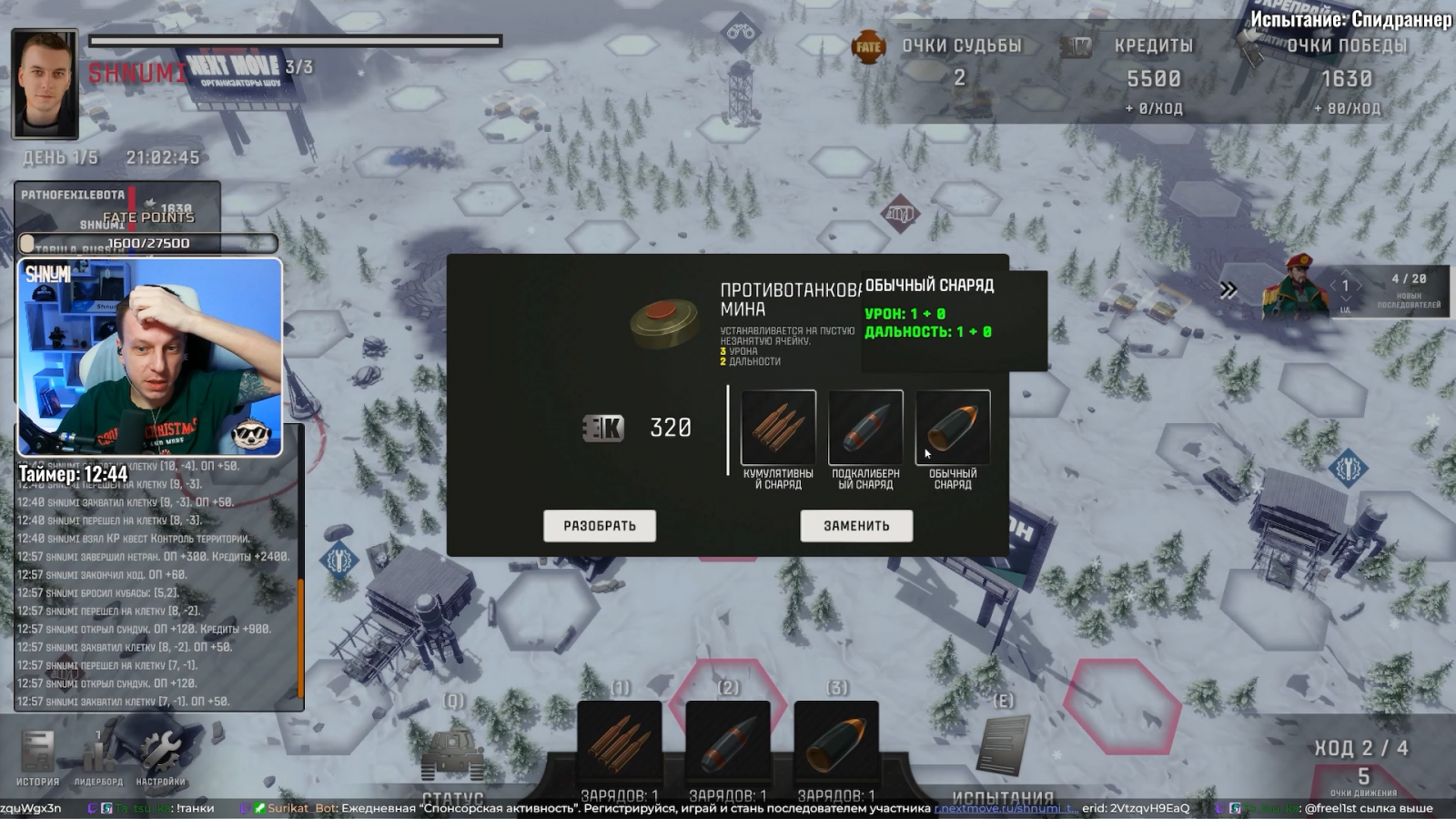Open the История (history) panel
This screenshot has width=1456, height=819.
pos(37,757)
